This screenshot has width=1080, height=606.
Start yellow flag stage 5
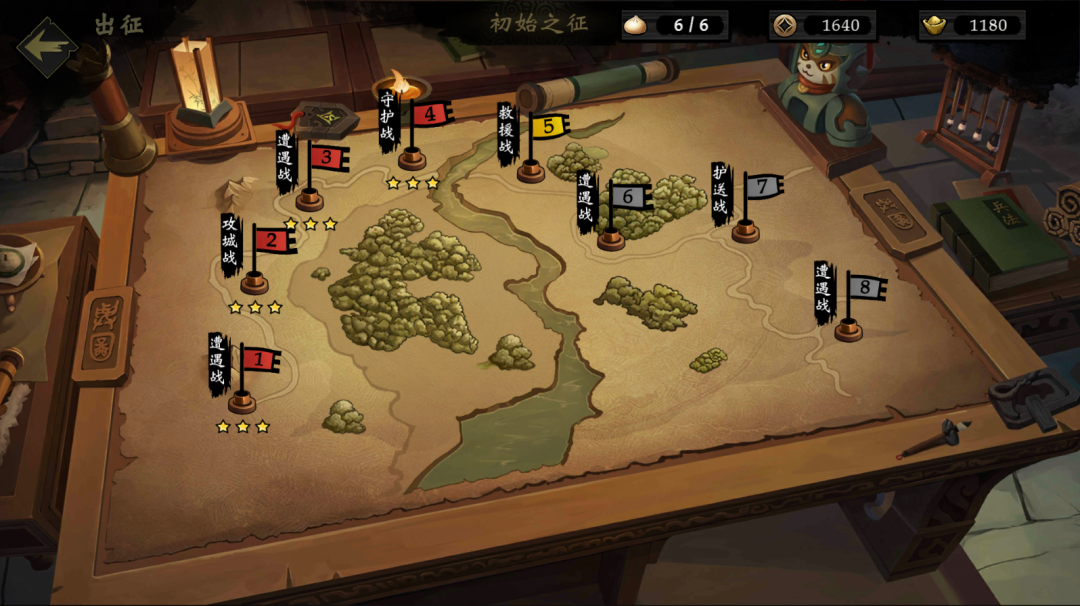547,127
